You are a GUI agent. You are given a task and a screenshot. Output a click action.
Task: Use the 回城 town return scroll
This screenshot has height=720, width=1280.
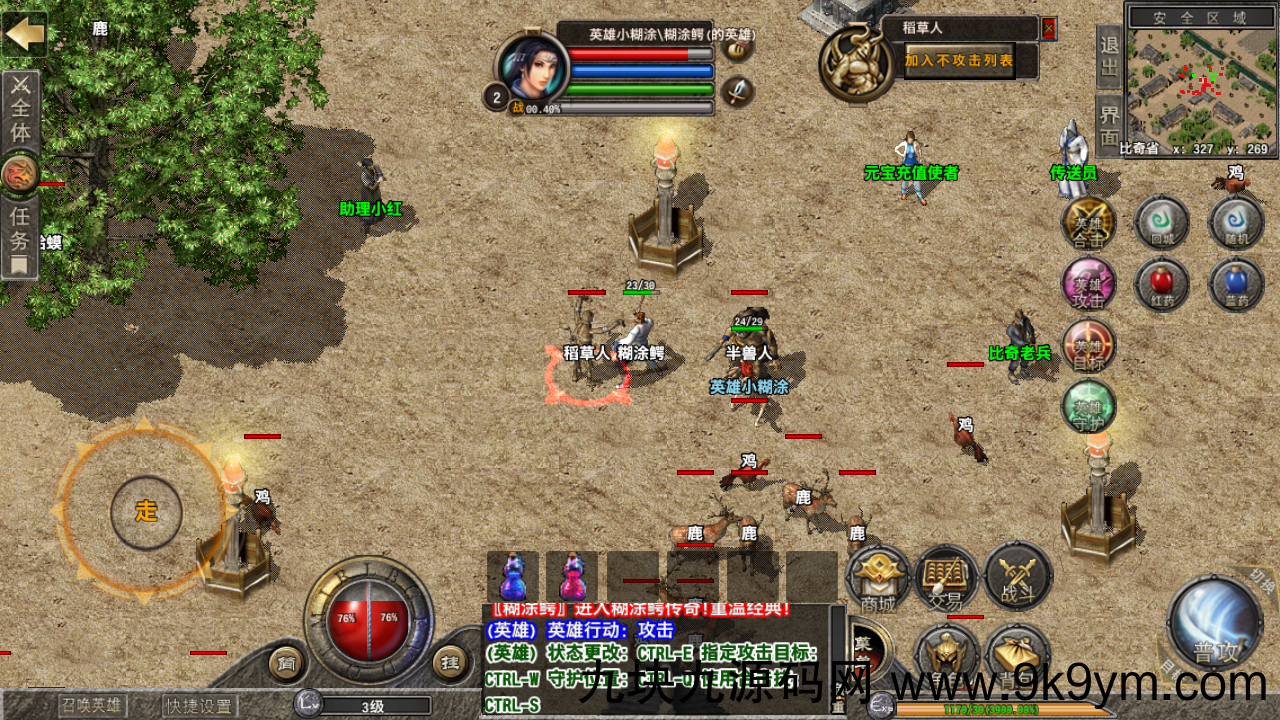tap(1161, 222)
